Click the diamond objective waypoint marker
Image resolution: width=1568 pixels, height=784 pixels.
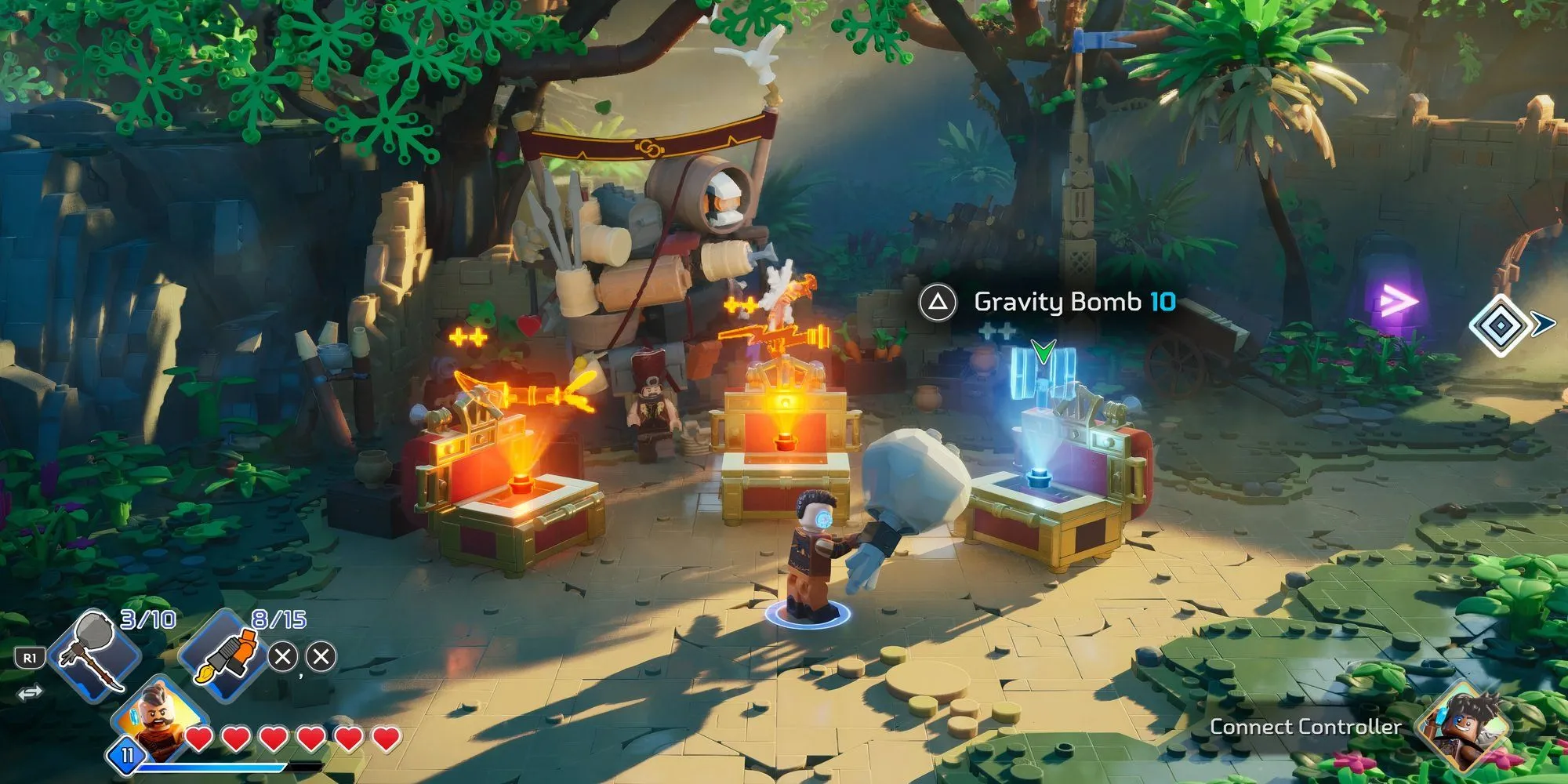click(x=1498, y=325)
